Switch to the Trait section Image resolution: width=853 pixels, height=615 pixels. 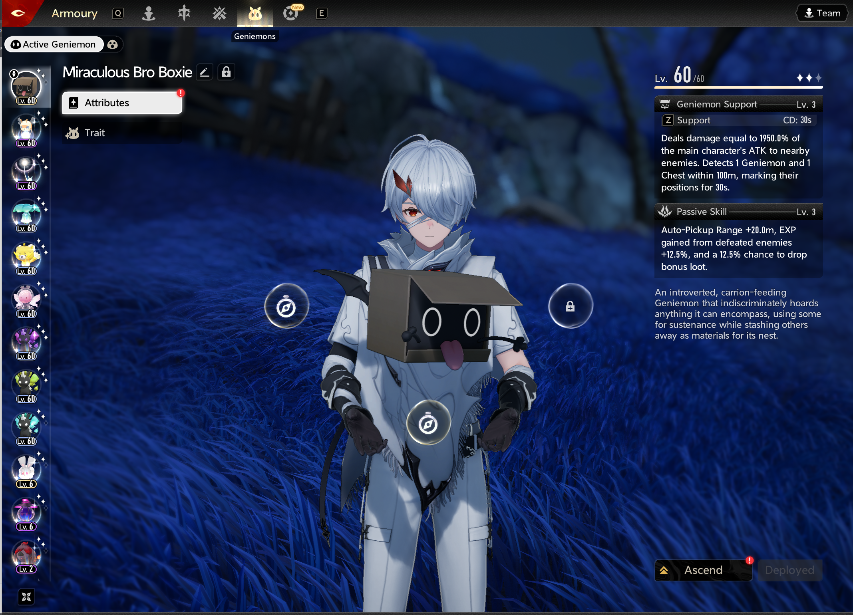(x=94, y=133)
